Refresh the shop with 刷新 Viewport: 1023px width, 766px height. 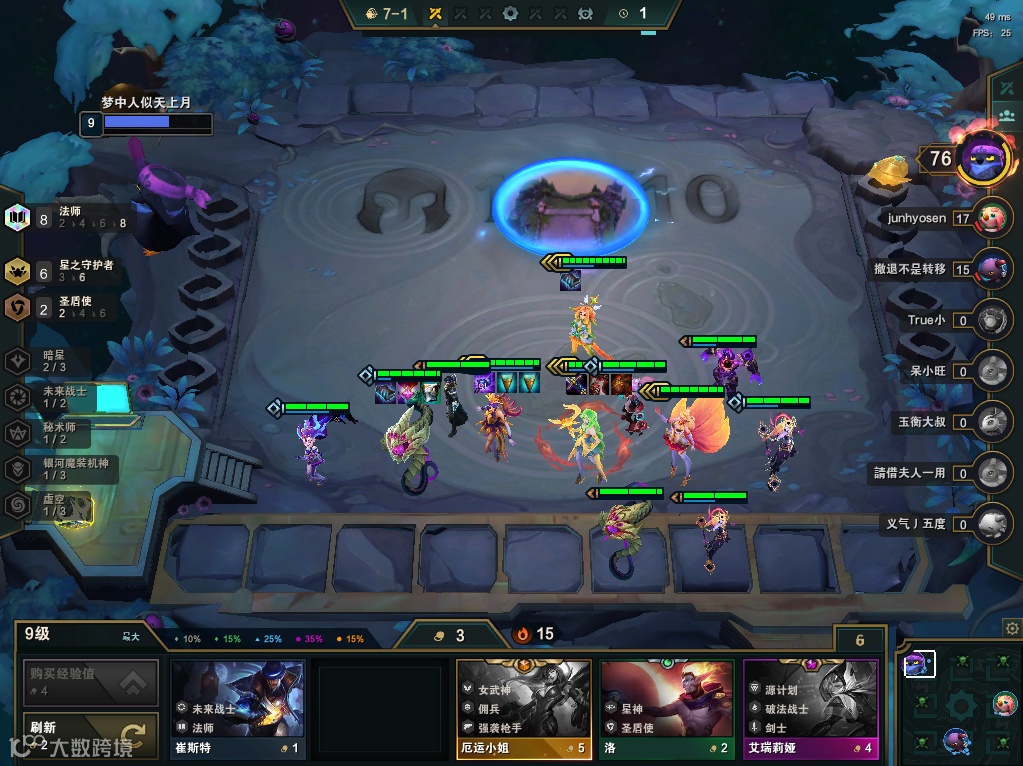pyautogui.click(x=91, y=735)
